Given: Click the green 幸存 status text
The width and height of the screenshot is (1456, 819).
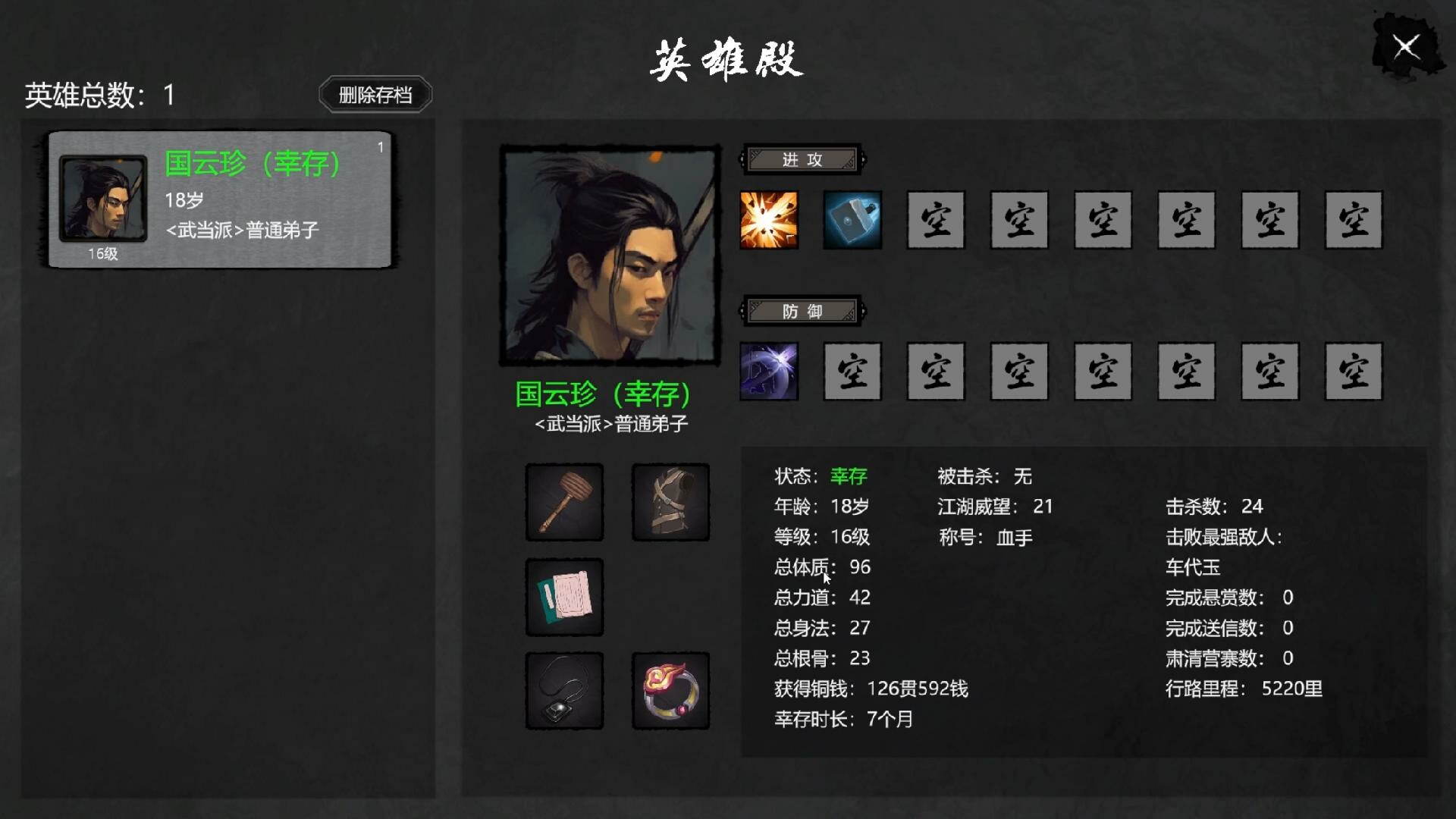Looking at the screenshot, I should pyautogui.click(x=849, y=476).
